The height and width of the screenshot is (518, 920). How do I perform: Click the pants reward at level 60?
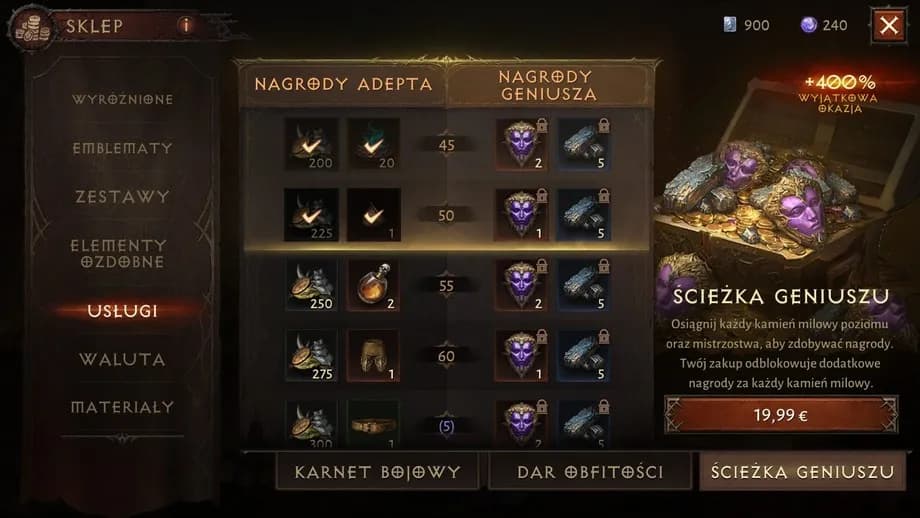[x=373, y=355]
